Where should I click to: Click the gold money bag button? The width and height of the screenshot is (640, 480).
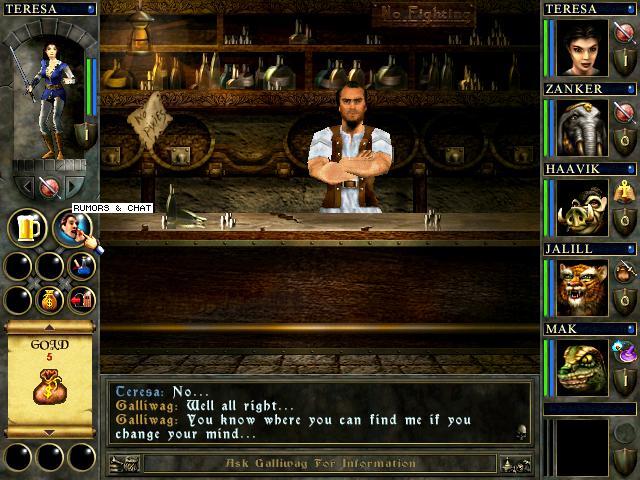[x=50, y=299]
